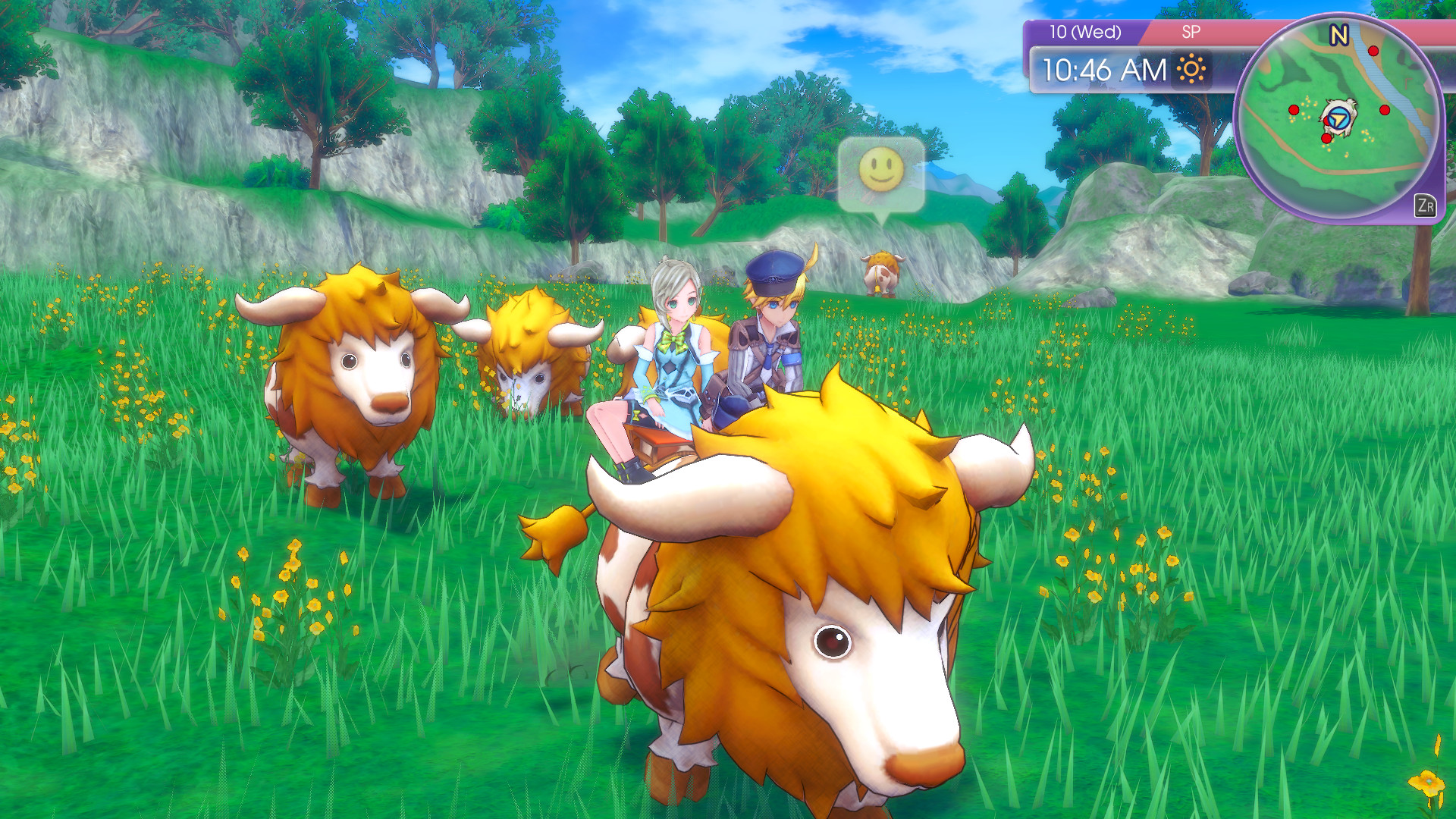
Task: Click the ZR button icon on minimap
Action: click(1426, 206)
